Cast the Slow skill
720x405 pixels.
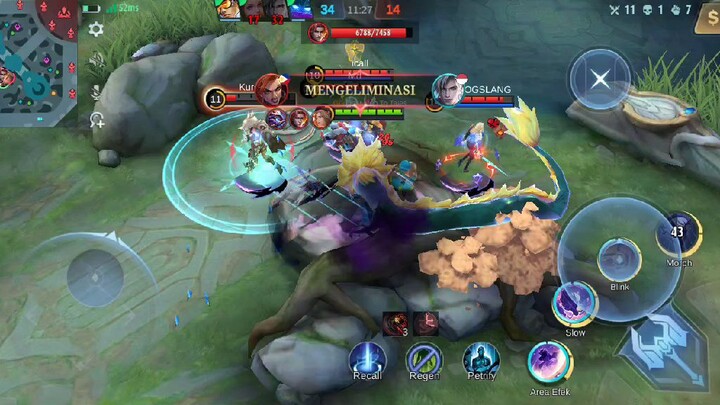[x=575, y=304]
